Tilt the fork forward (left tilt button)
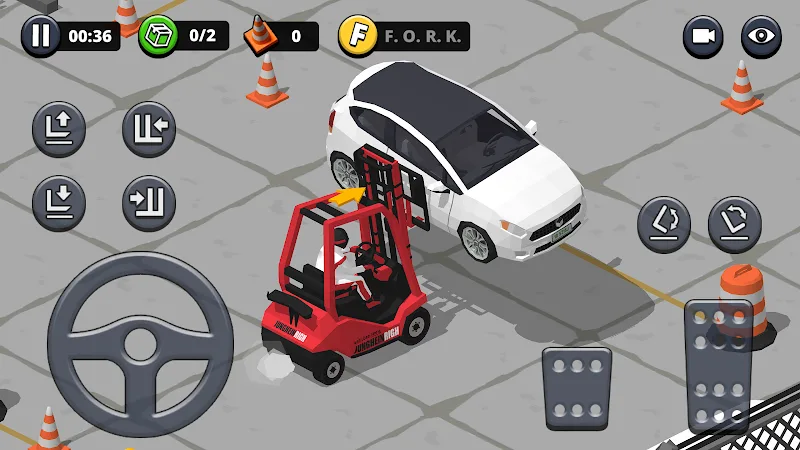This screenshot has height=450, width=800. coord(665,223)
